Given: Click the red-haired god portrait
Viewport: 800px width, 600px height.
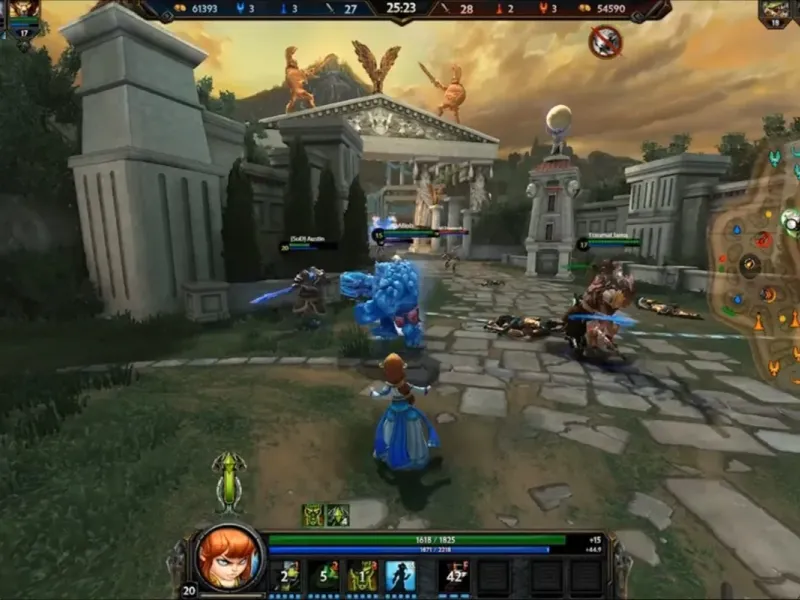Looking at the screenshot, I should [x=229, y=557].
